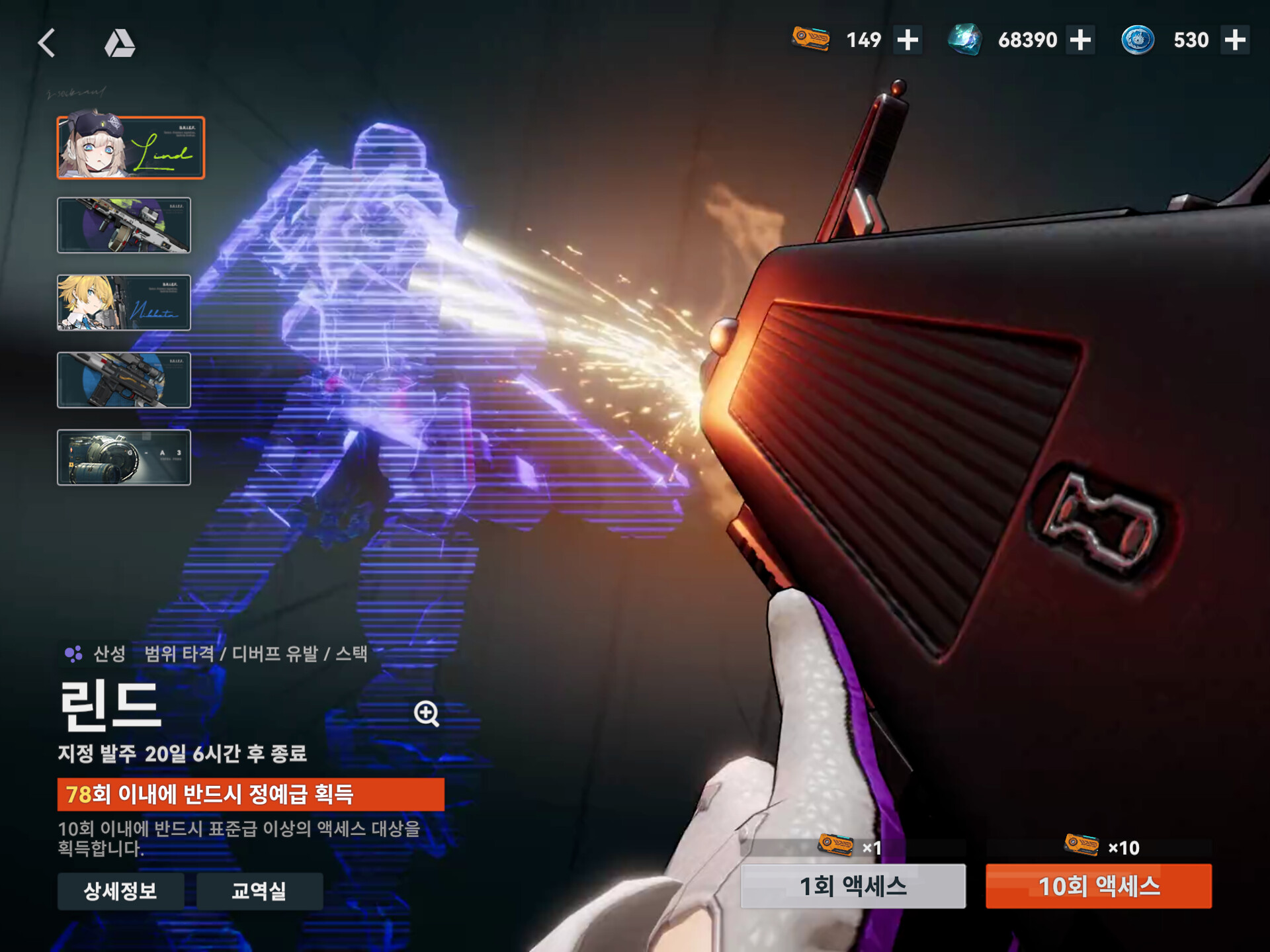Open the magnifier preview for 린드
Viewport: 1270px width, 952px height.
(427, 713)
